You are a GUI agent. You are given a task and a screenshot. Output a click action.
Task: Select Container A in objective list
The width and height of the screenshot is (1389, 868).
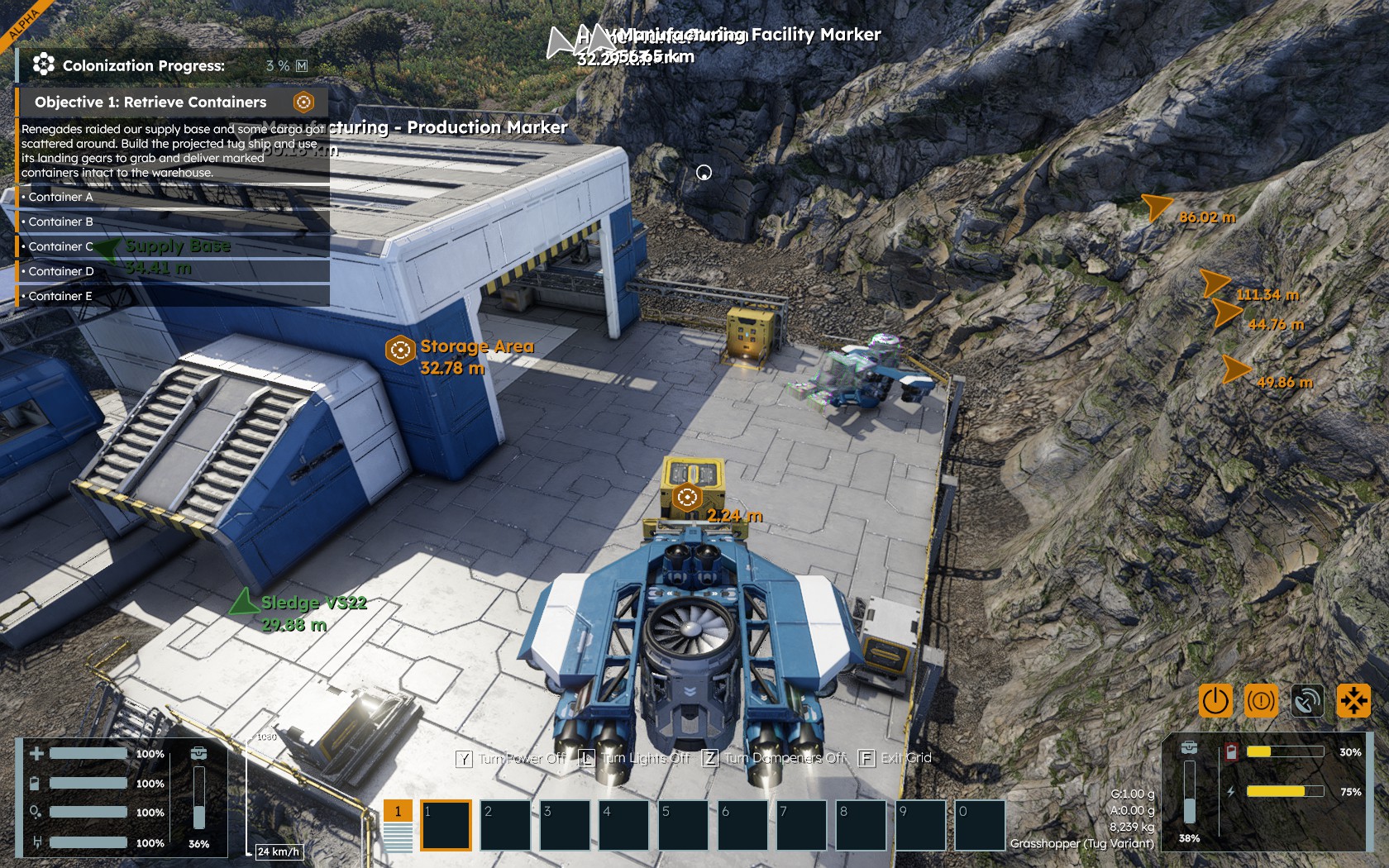pos(60,197)
